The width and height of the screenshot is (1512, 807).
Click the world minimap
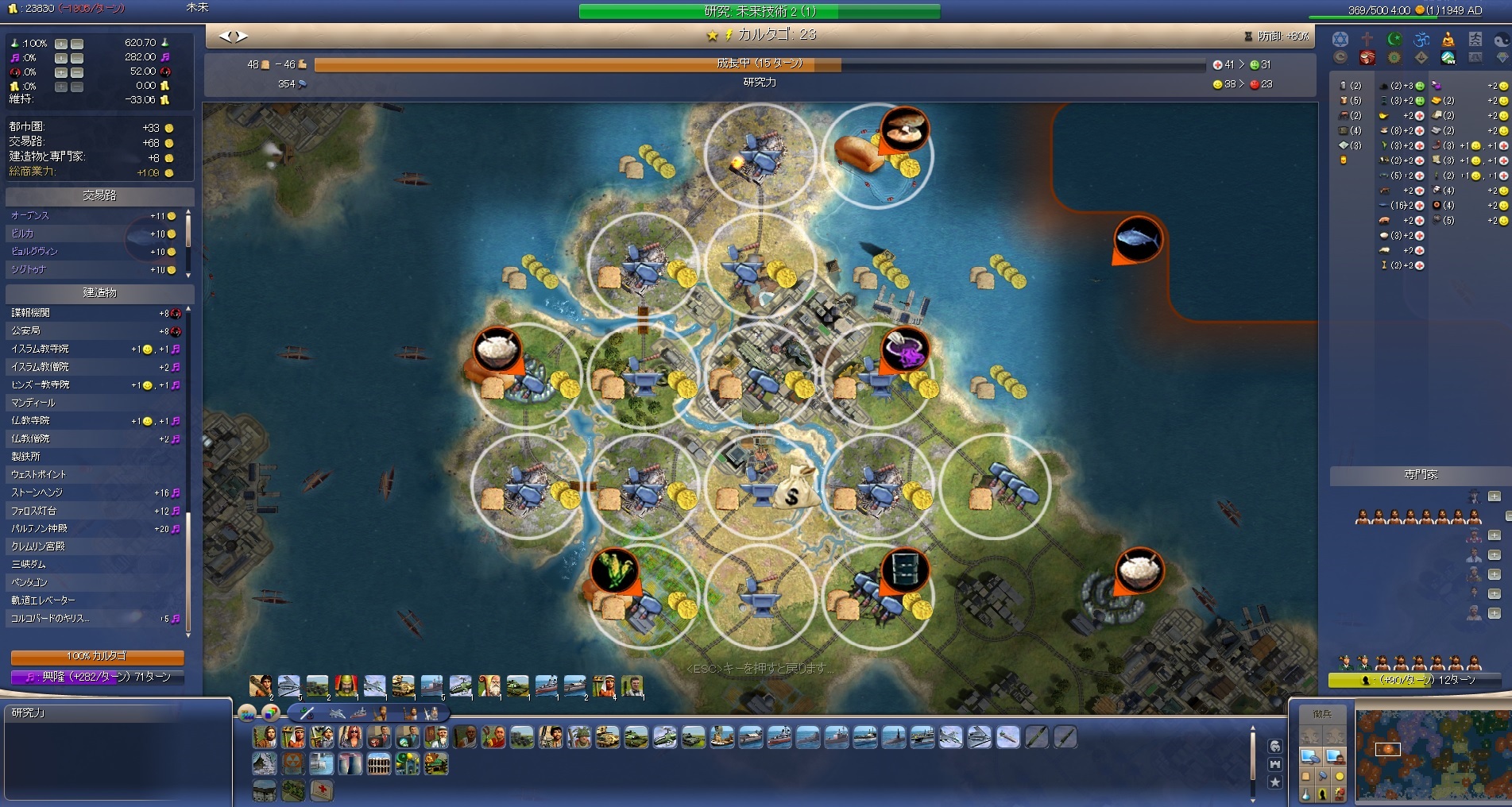point(1430,755)
